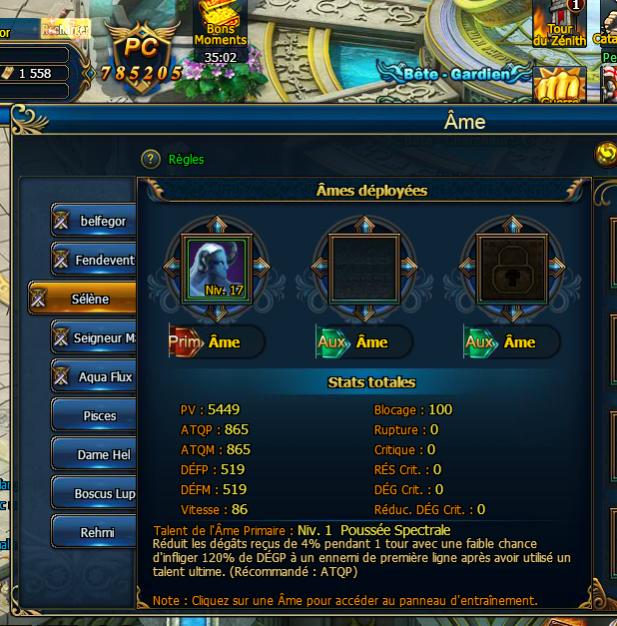Select belfegor in the hero list
Viewport: 617px width, 626px height.
[93, 221]
